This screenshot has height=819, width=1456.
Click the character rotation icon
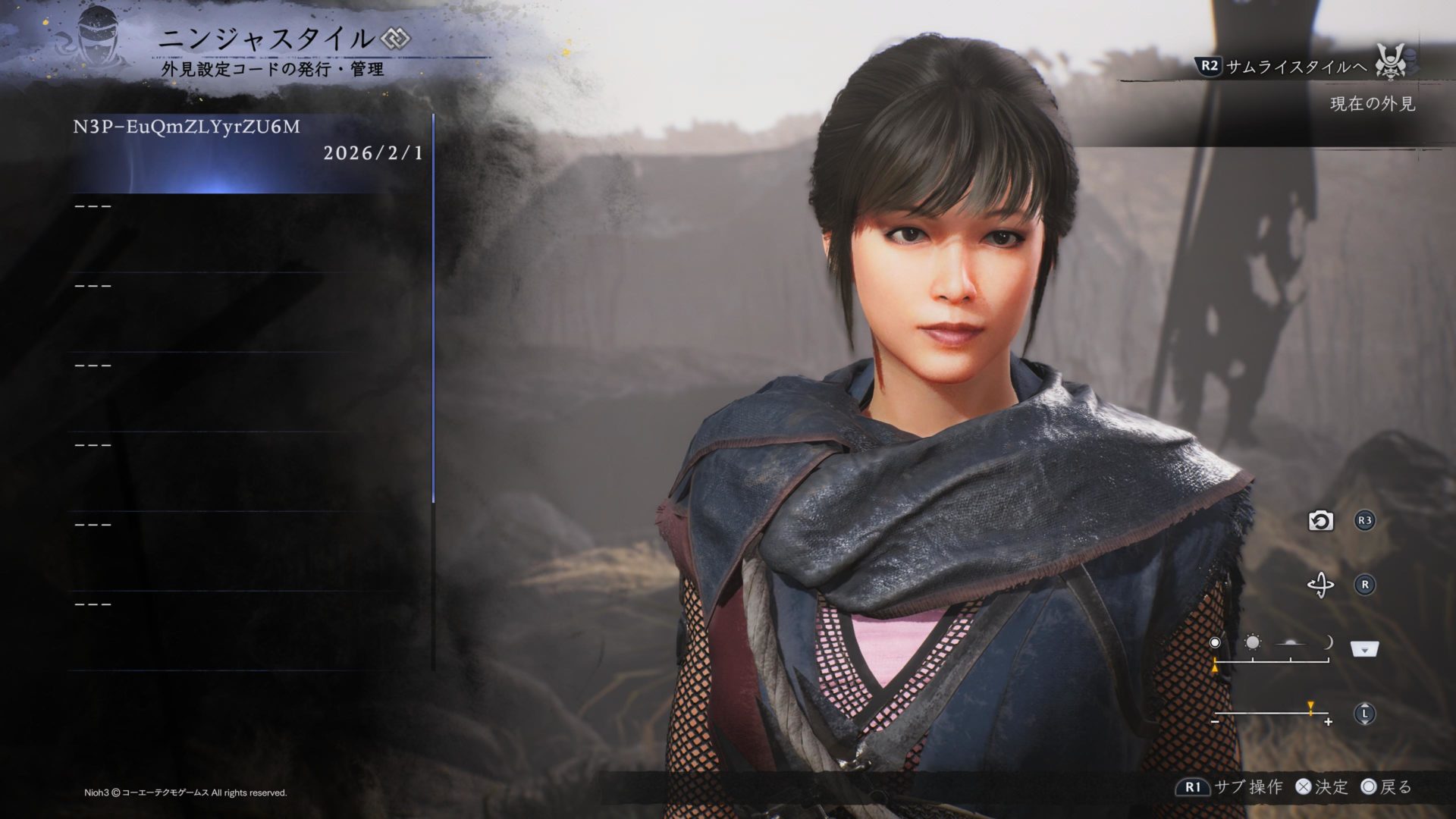tap(1320, 585)
